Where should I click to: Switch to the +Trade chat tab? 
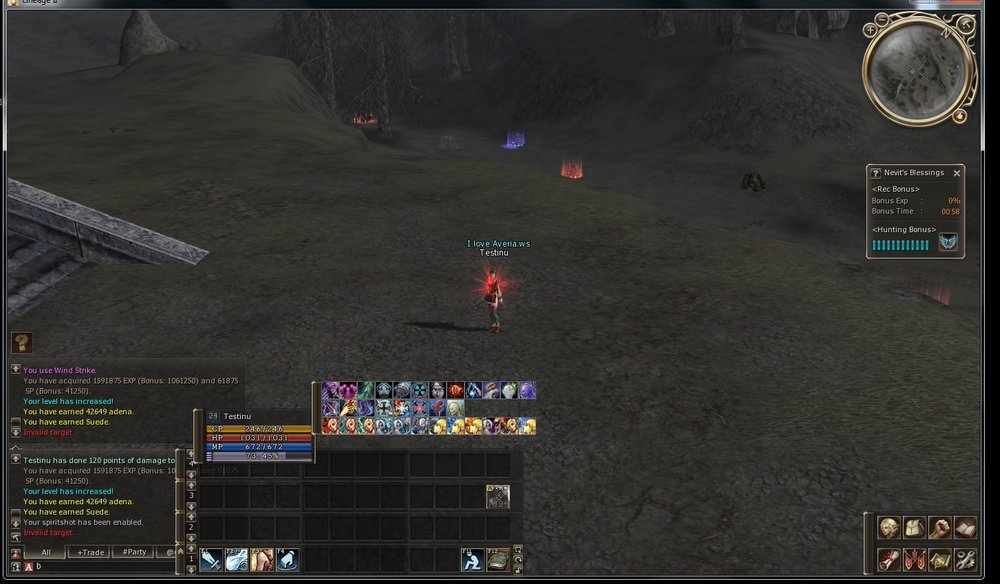pos(91,552)
